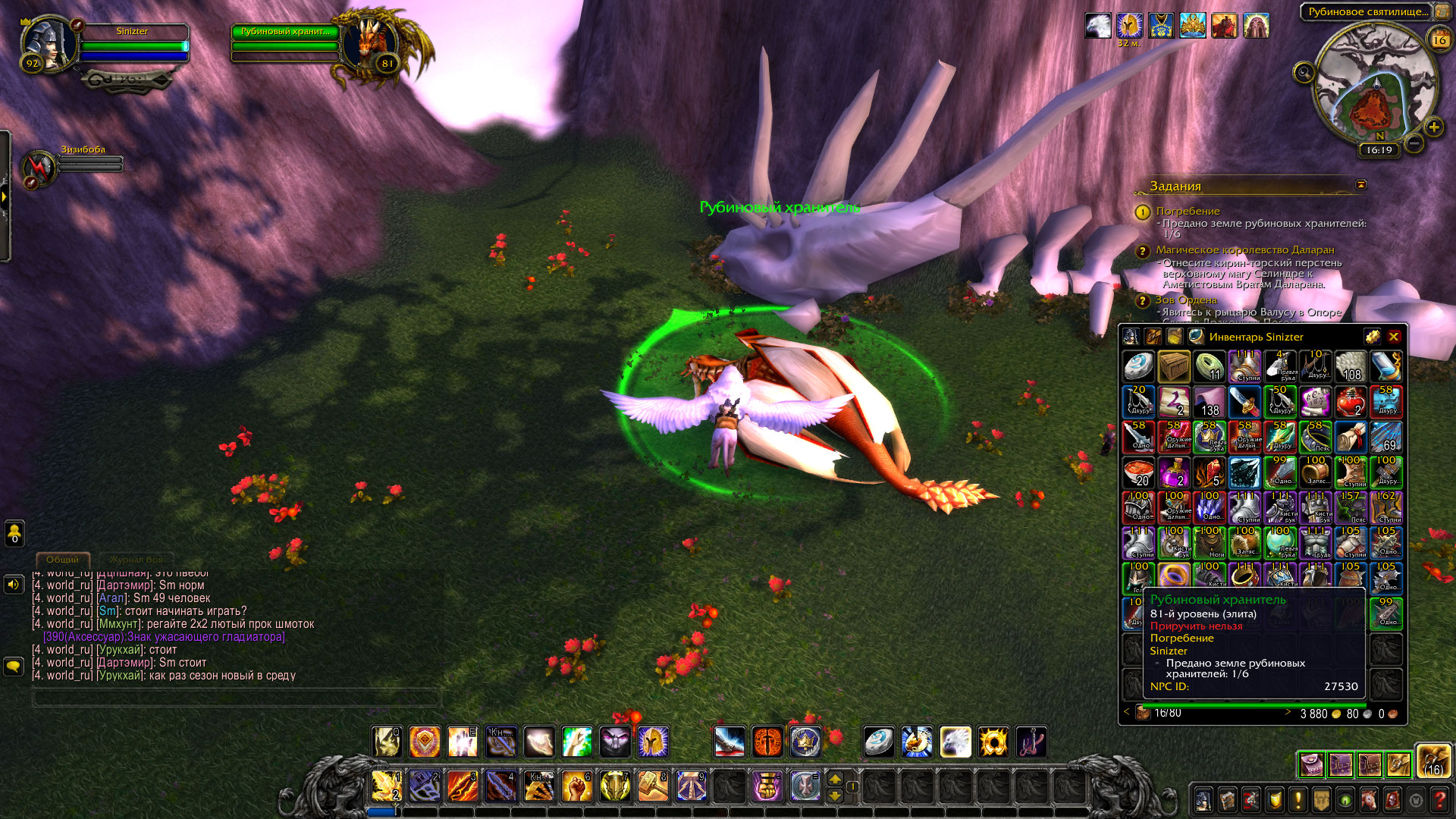Switch to the next action bar page
The image size is (1456, 819).
coord(835,779)
